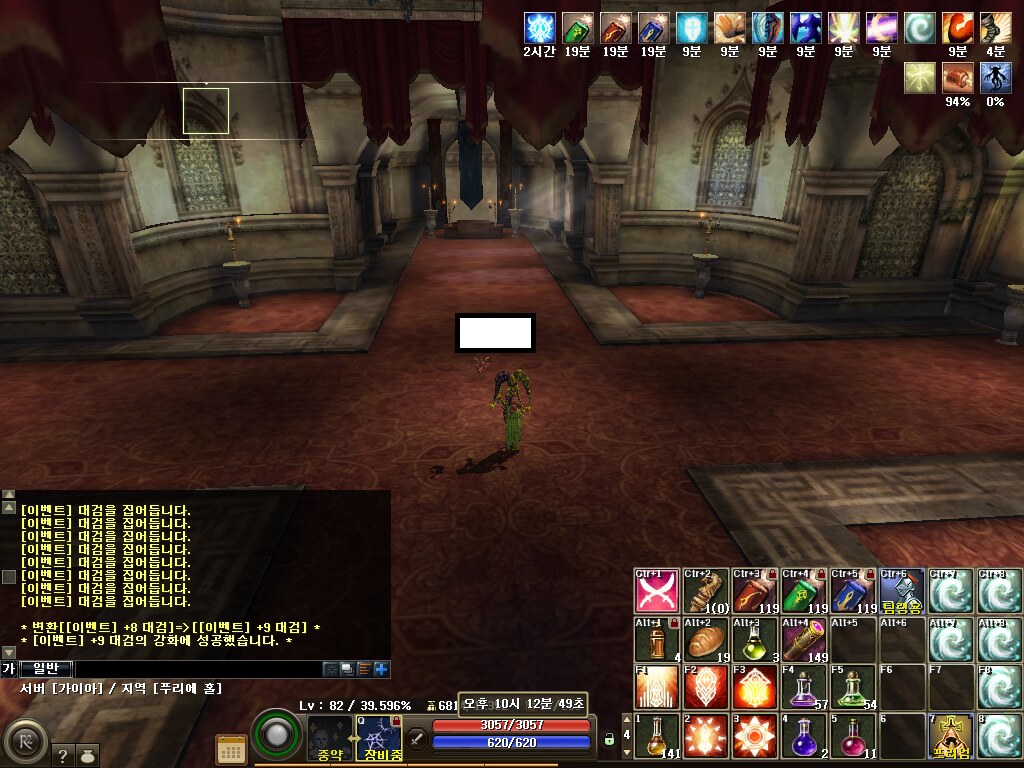Drink the red potion in slot 5
Screen dimensions: 1024x768
(x=853, y=736)
